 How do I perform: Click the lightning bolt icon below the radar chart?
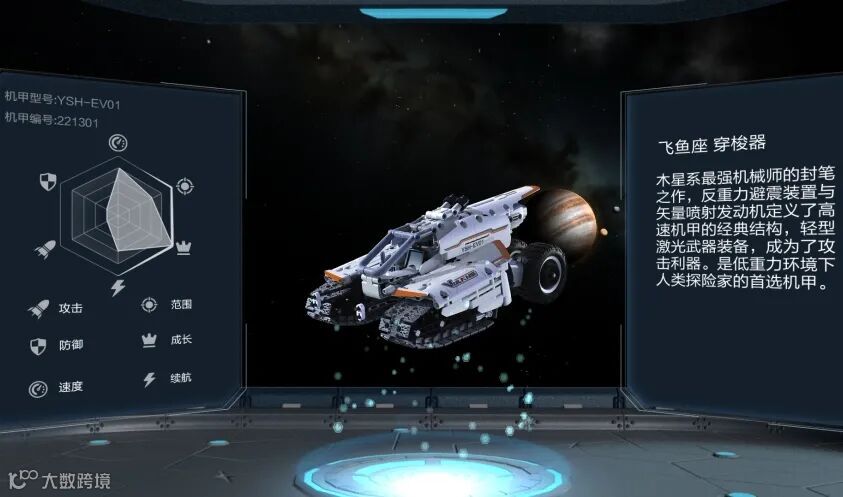(117, 287)
